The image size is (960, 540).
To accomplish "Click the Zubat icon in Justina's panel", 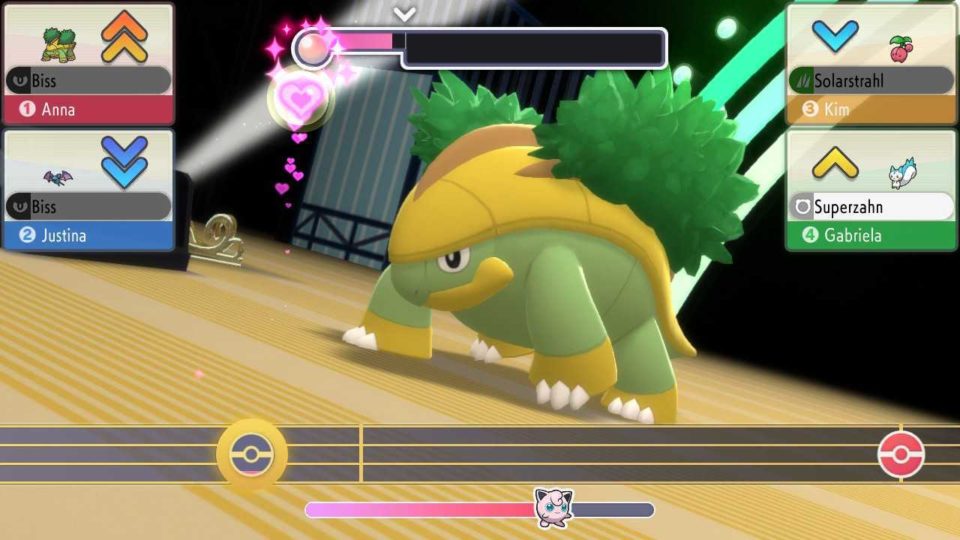I will (59, 175).
